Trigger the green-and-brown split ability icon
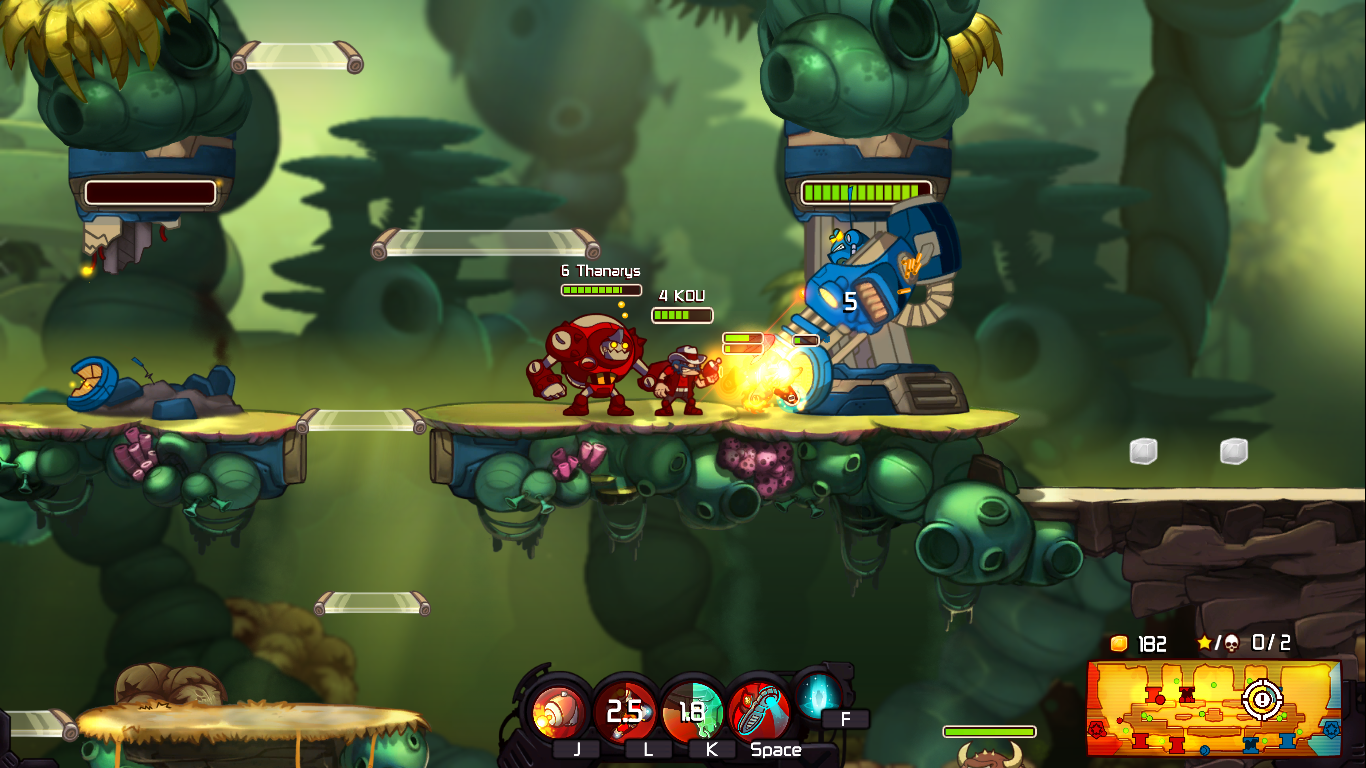Viewport: 1366px width, 768px height. (692, 712)
